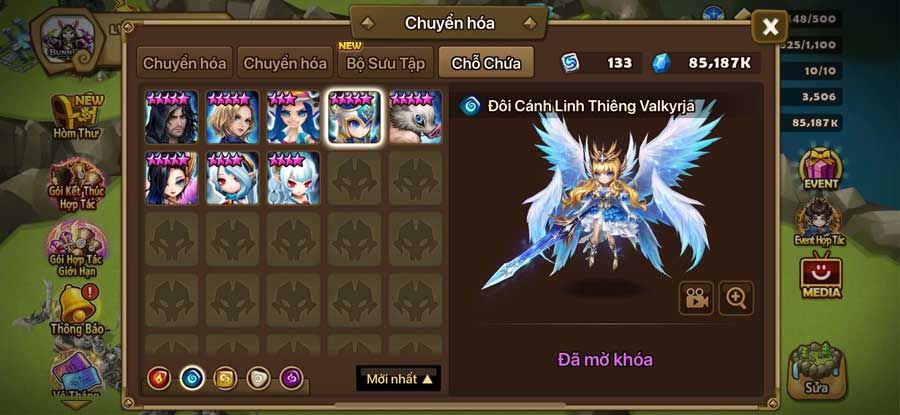This screenshot has width=900, height=415.
Task: Play the Valkyrja video preview
Action: 696,297
